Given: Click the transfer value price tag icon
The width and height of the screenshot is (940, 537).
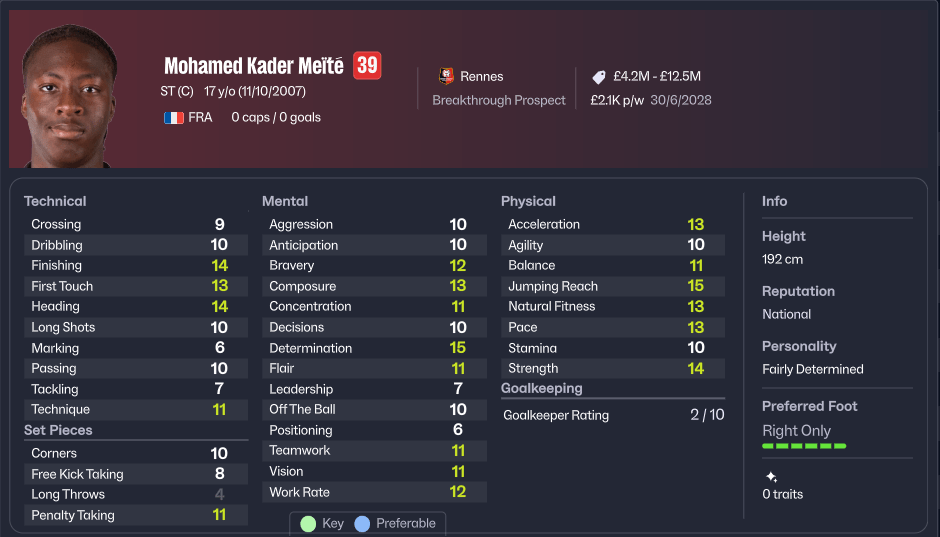Looking at the screenshot, I should click(x=599, y=77).
